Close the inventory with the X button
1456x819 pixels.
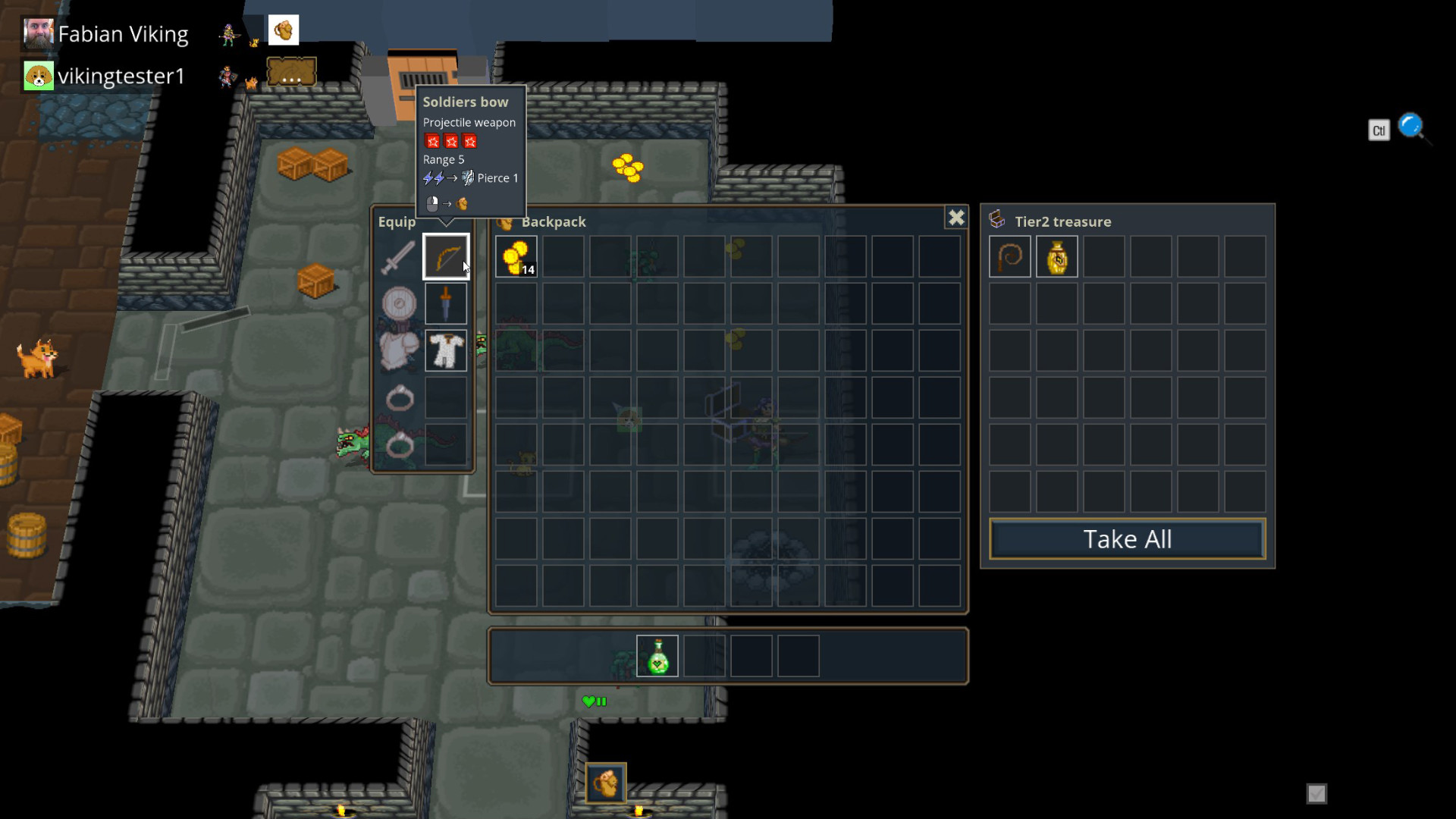coord(956,218)
